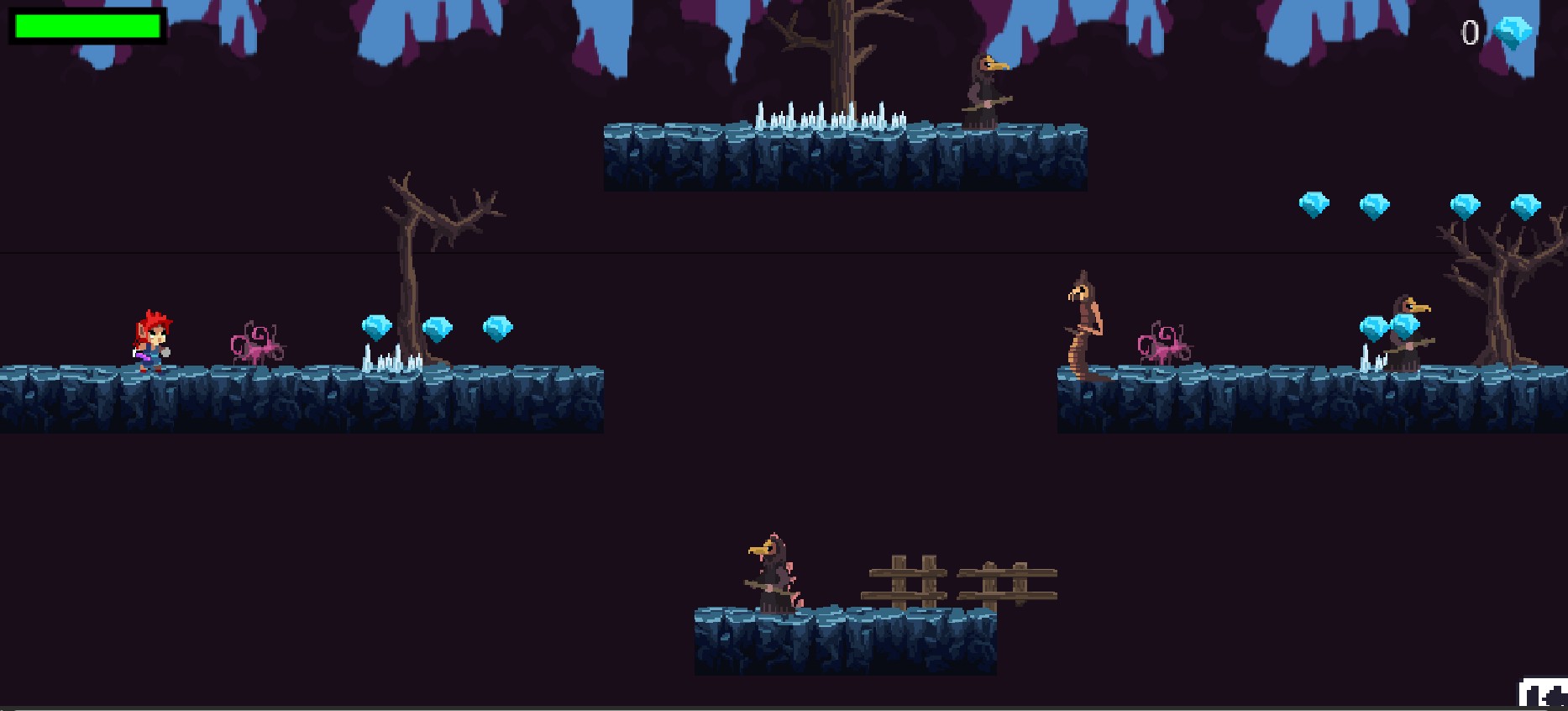Select the red-haired player character

pyautogui.click(x=152, y=340)
